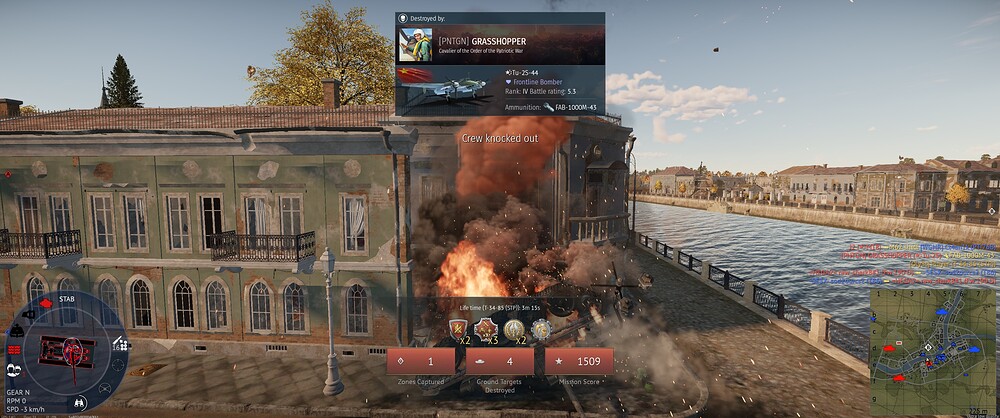Select the Ground Targets Destroyed tile
1000x418 pixels.
(x=500, y=362)
